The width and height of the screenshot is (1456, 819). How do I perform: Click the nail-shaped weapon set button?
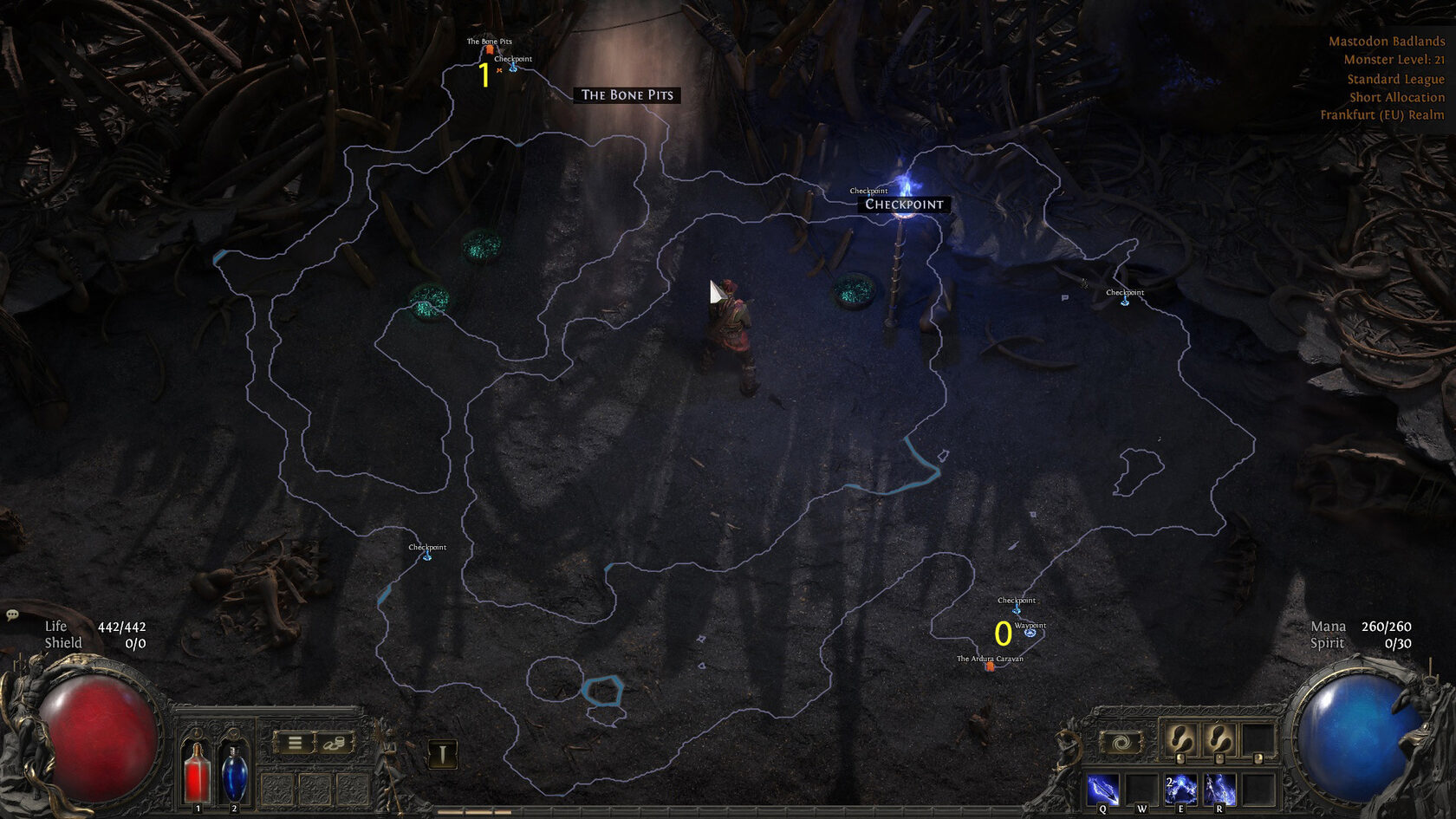point(442,754)
